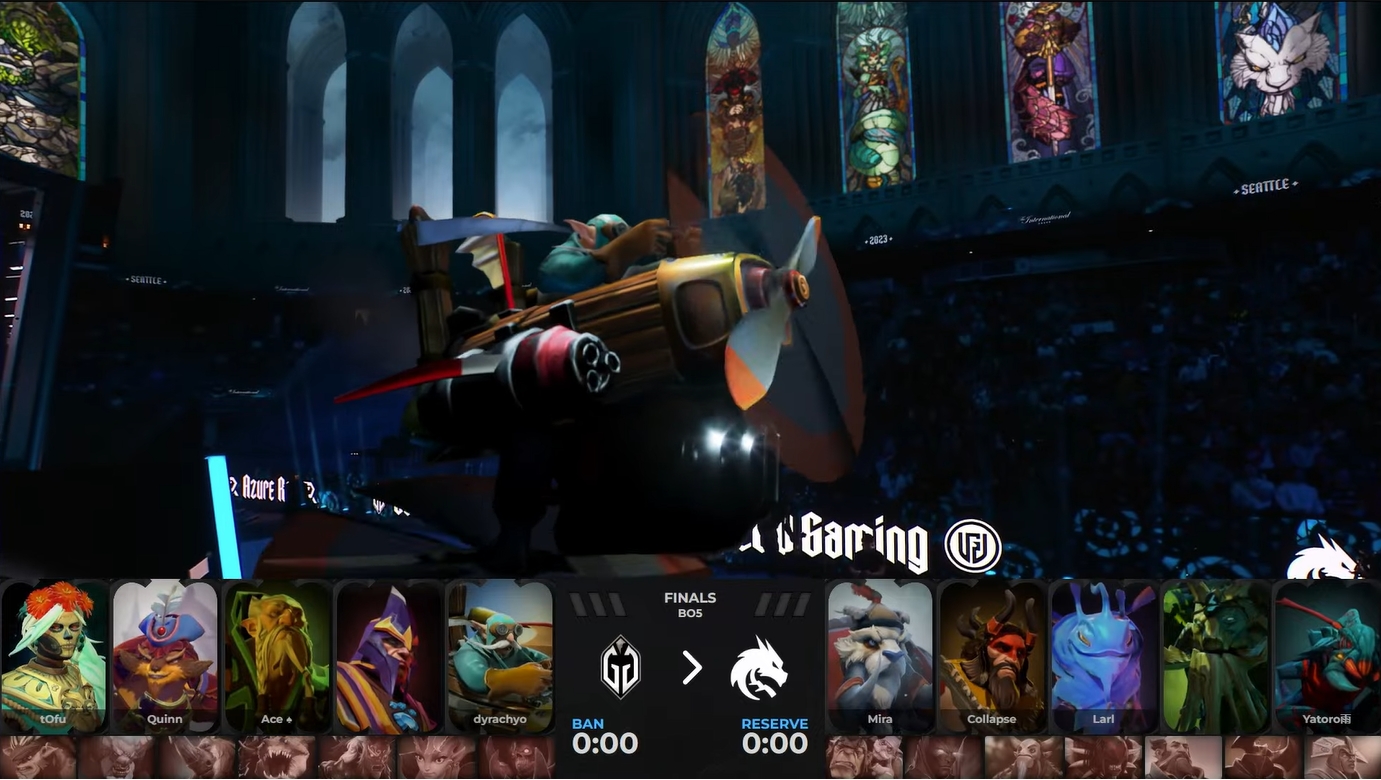Select the banned Dark Willow portrait
Viewport: 1381px width, 780px height.
[436, 758]
